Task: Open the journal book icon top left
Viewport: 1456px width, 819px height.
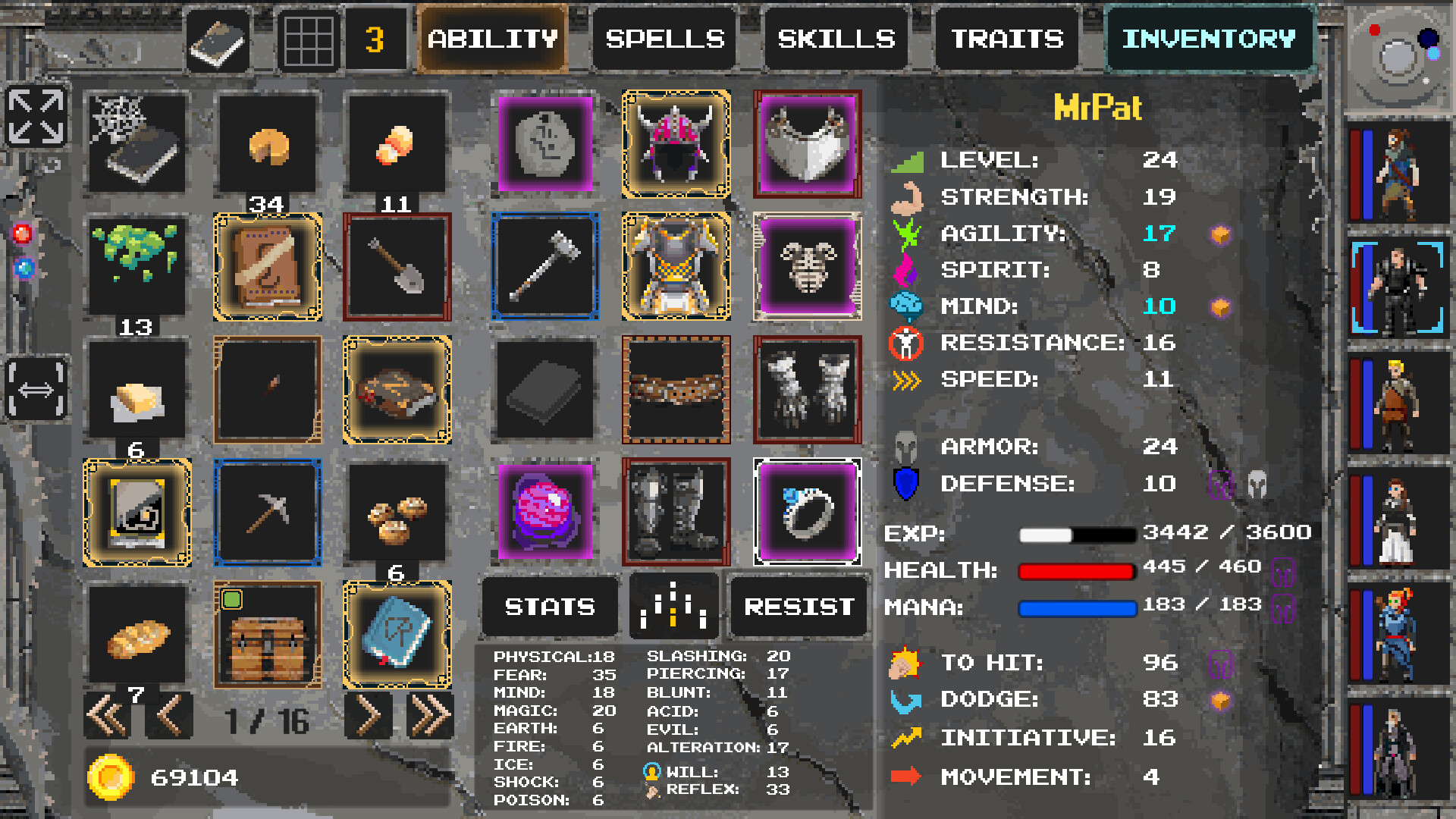Action: [218, 39]
